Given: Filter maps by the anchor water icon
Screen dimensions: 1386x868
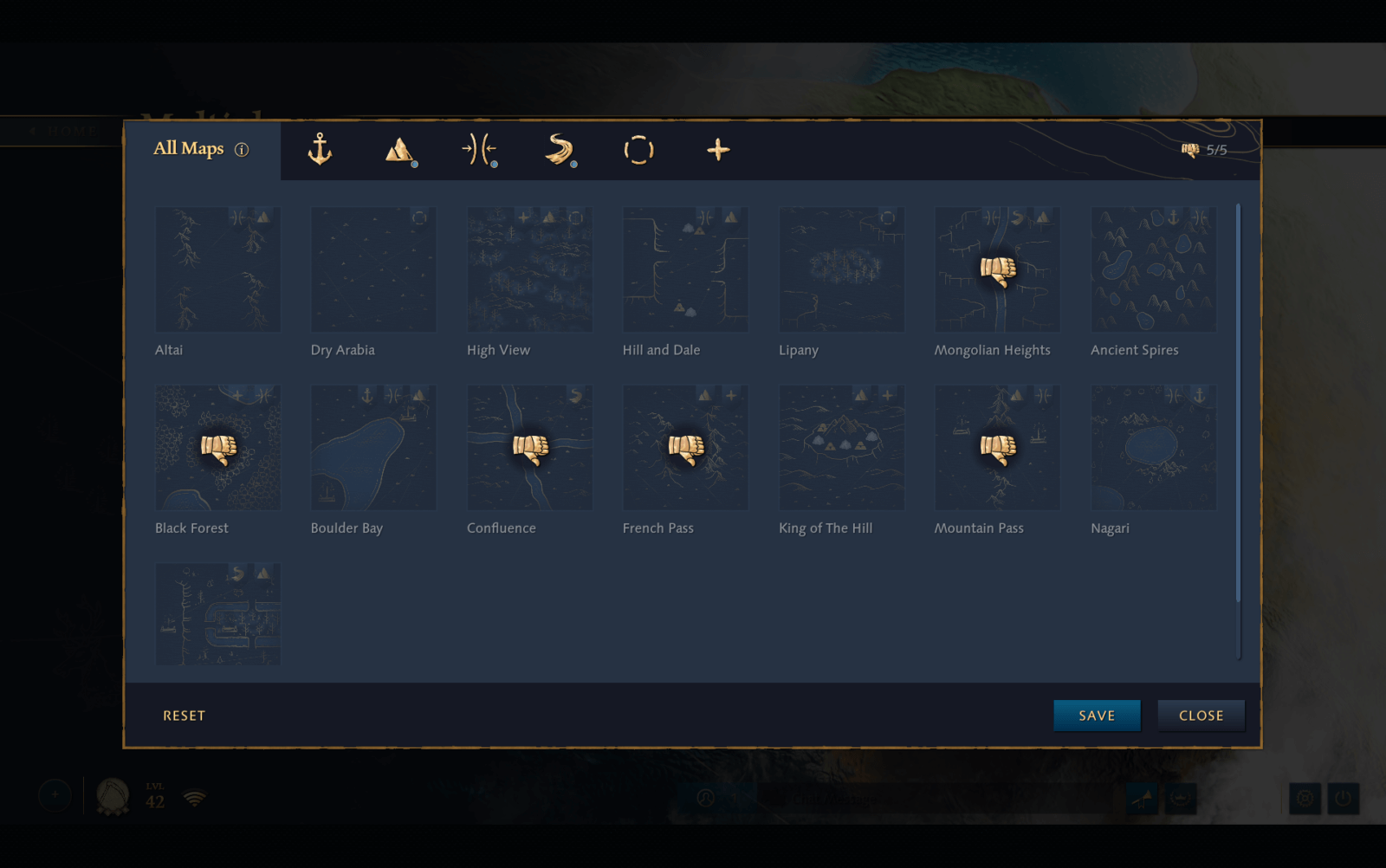Looking at the screenshot, I should [x=321, y=149].
